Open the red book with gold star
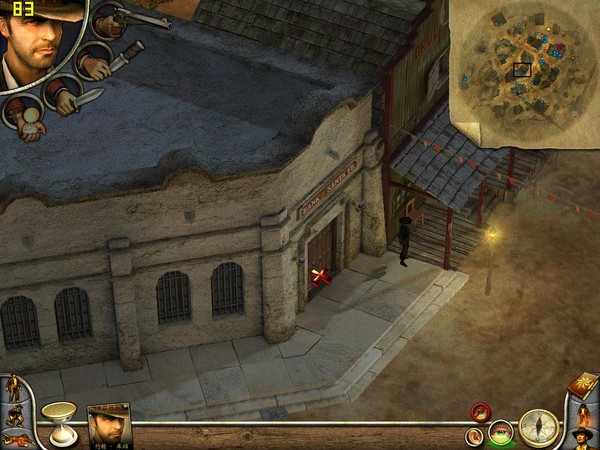The height and width of the screenshot is (450, 600). click(582, 385)
